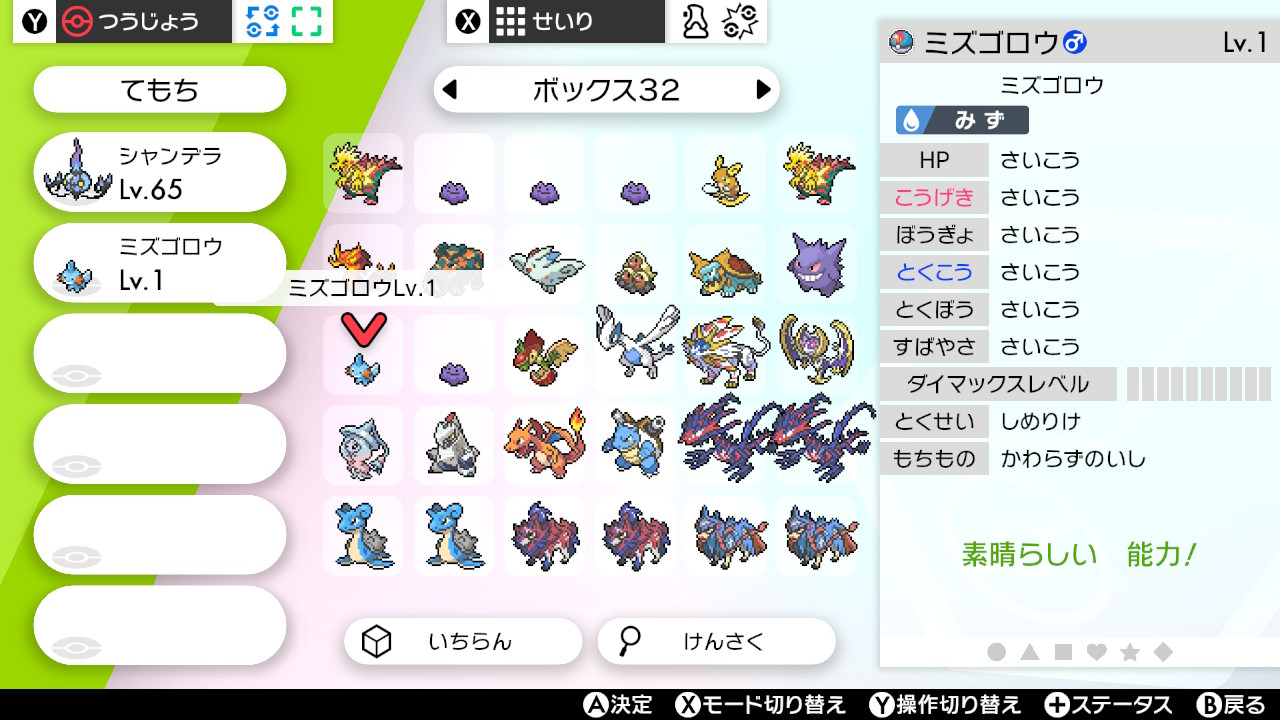Click the magnifier icon on the けんさく button
1280x720 pixels.
(628, 641)
